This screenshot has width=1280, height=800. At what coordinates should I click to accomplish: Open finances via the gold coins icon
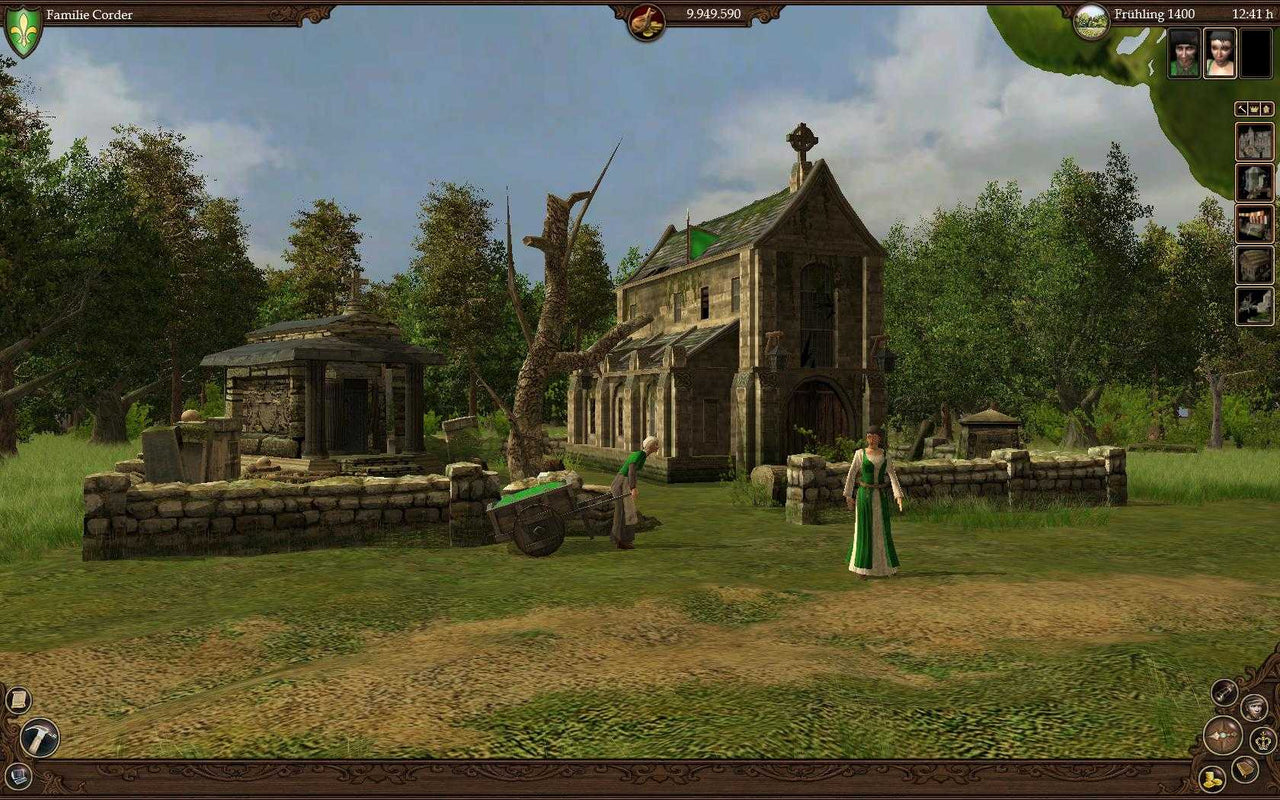[1212, 778]
